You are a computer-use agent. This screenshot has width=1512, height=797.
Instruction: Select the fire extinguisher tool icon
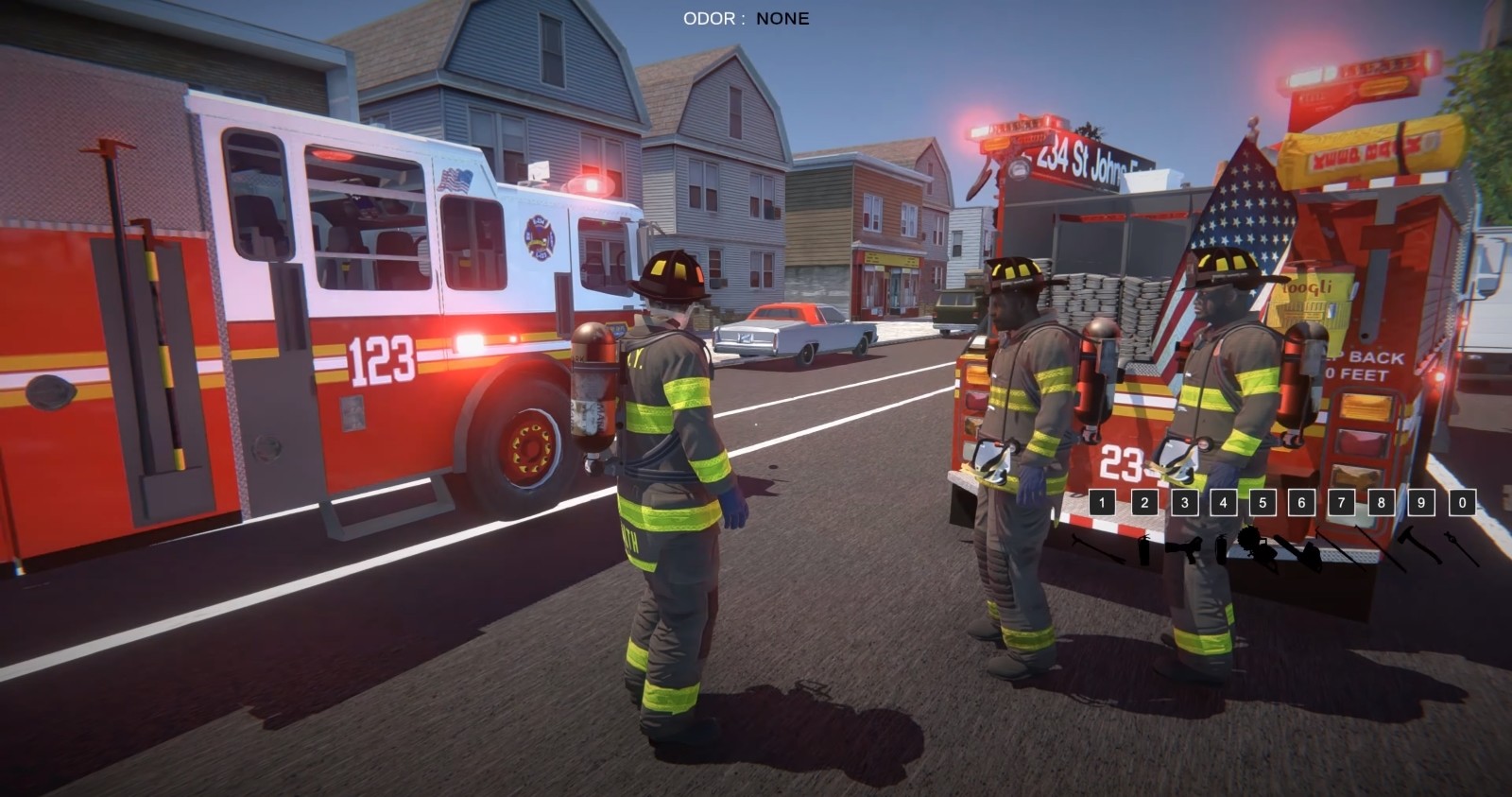(1144, 549)
